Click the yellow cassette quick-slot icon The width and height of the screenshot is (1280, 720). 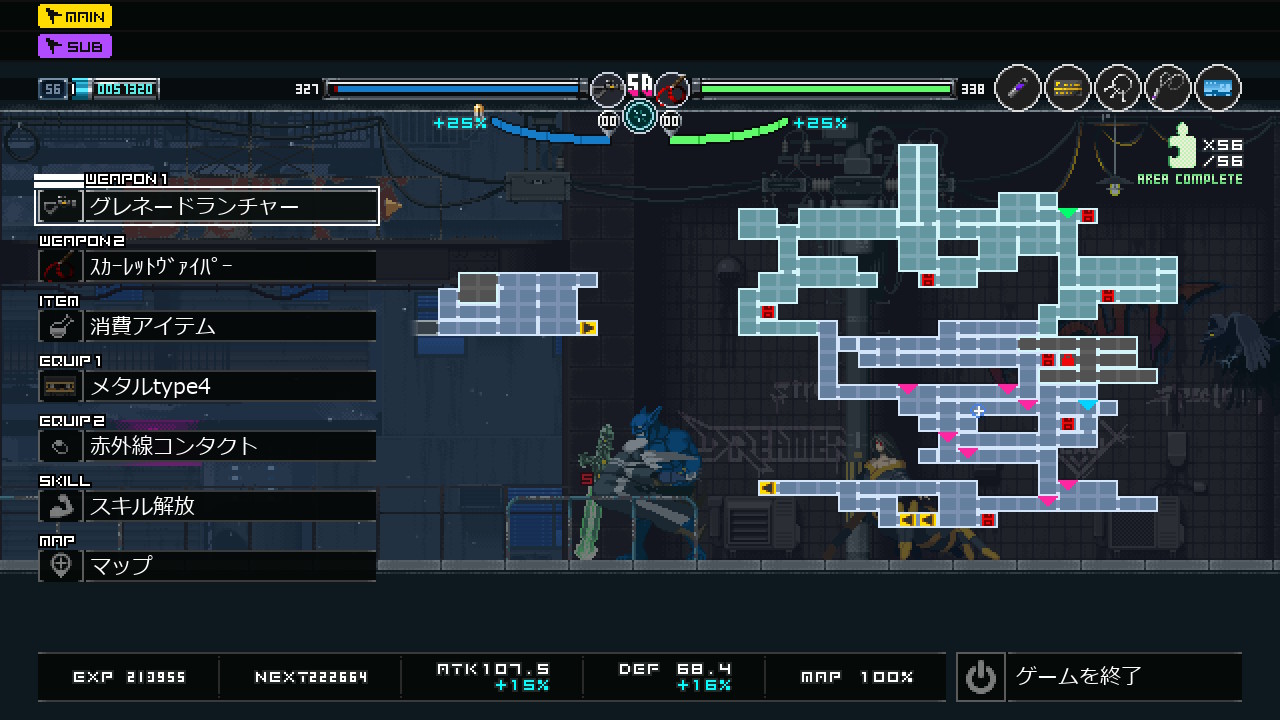(x=1068, y=89)
